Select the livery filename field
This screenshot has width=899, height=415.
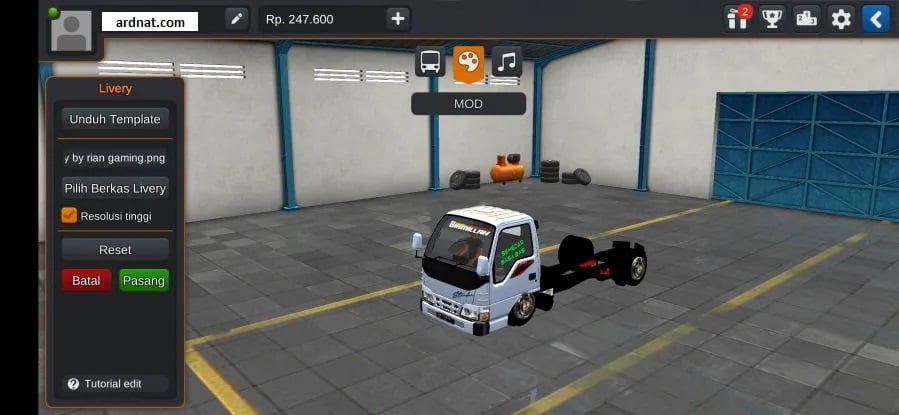pos(114,158)
